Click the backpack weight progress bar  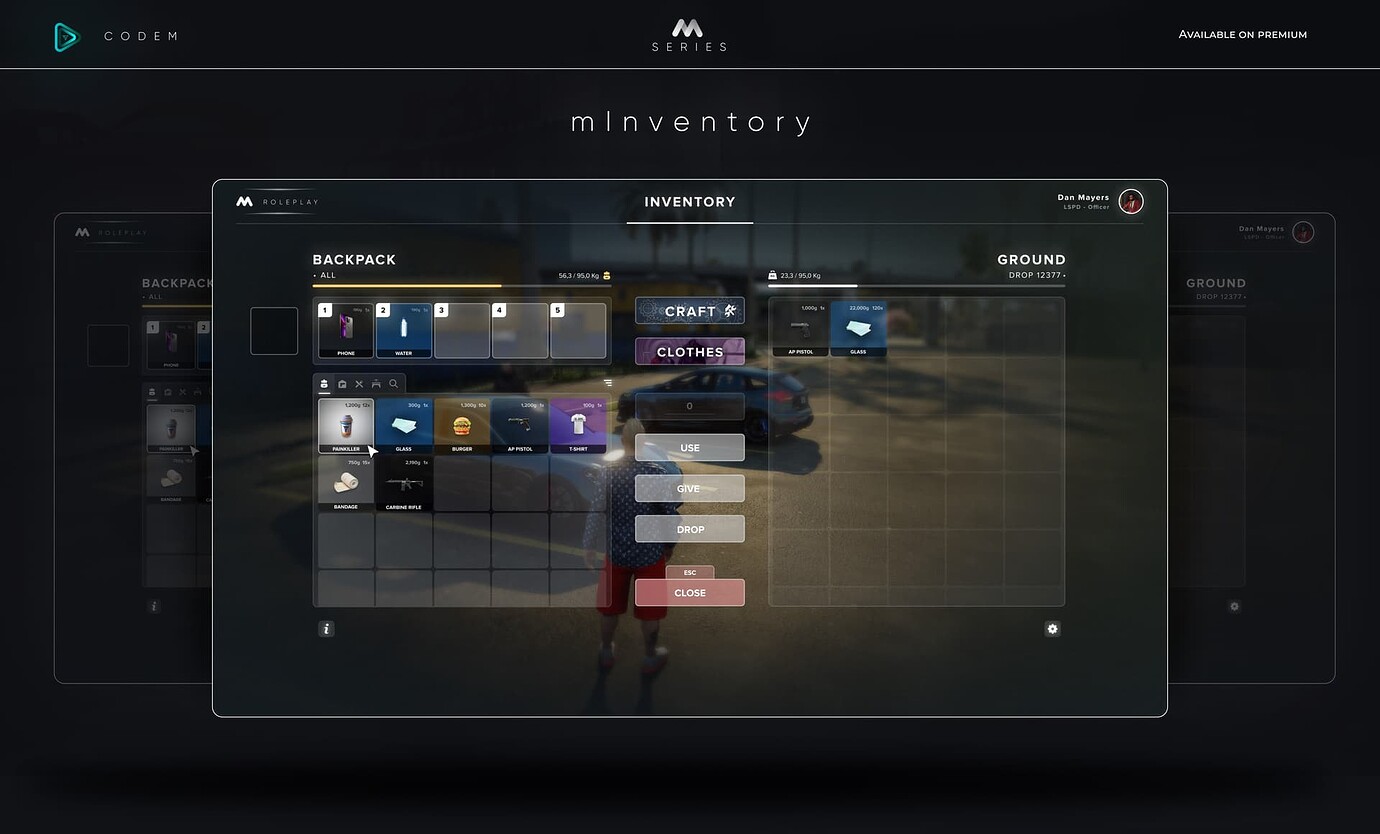click(462, 285)
